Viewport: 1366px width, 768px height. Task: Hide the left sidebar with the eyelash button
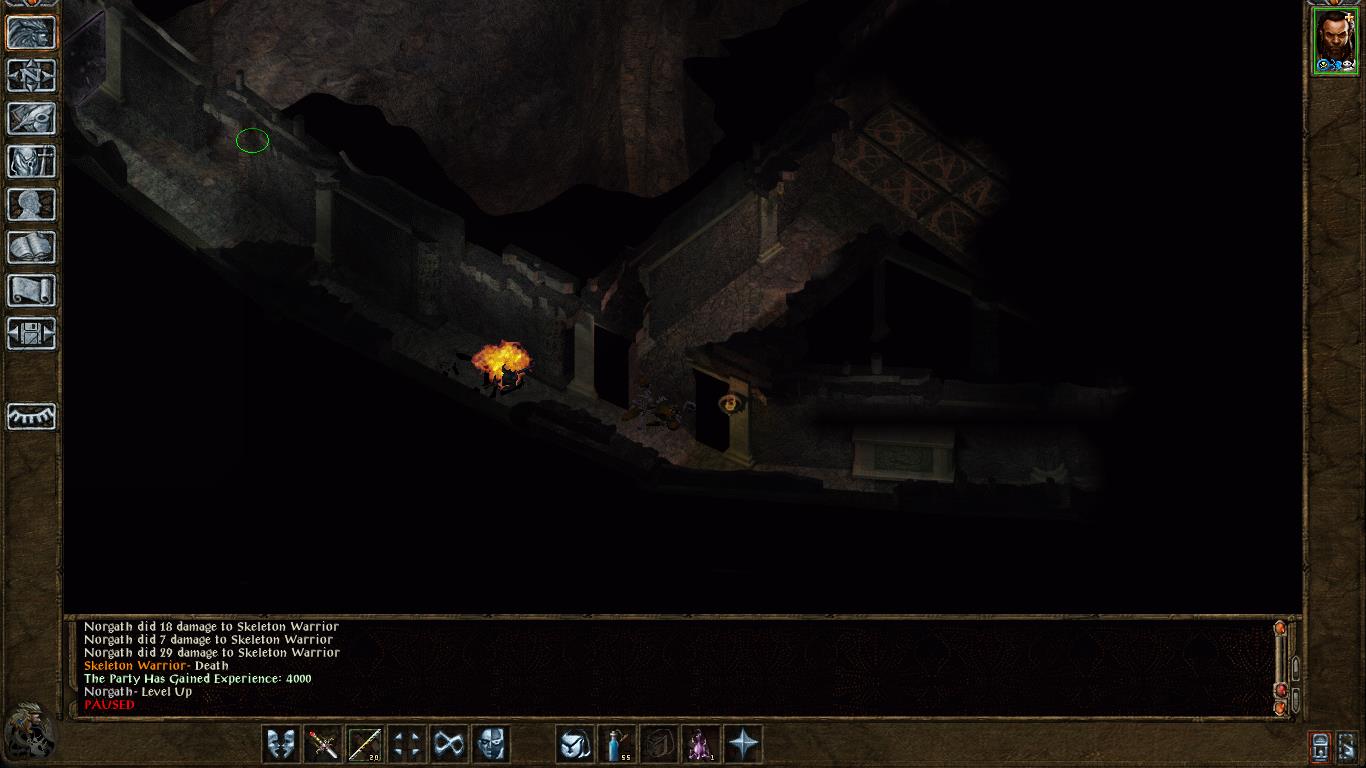(32, 416)
